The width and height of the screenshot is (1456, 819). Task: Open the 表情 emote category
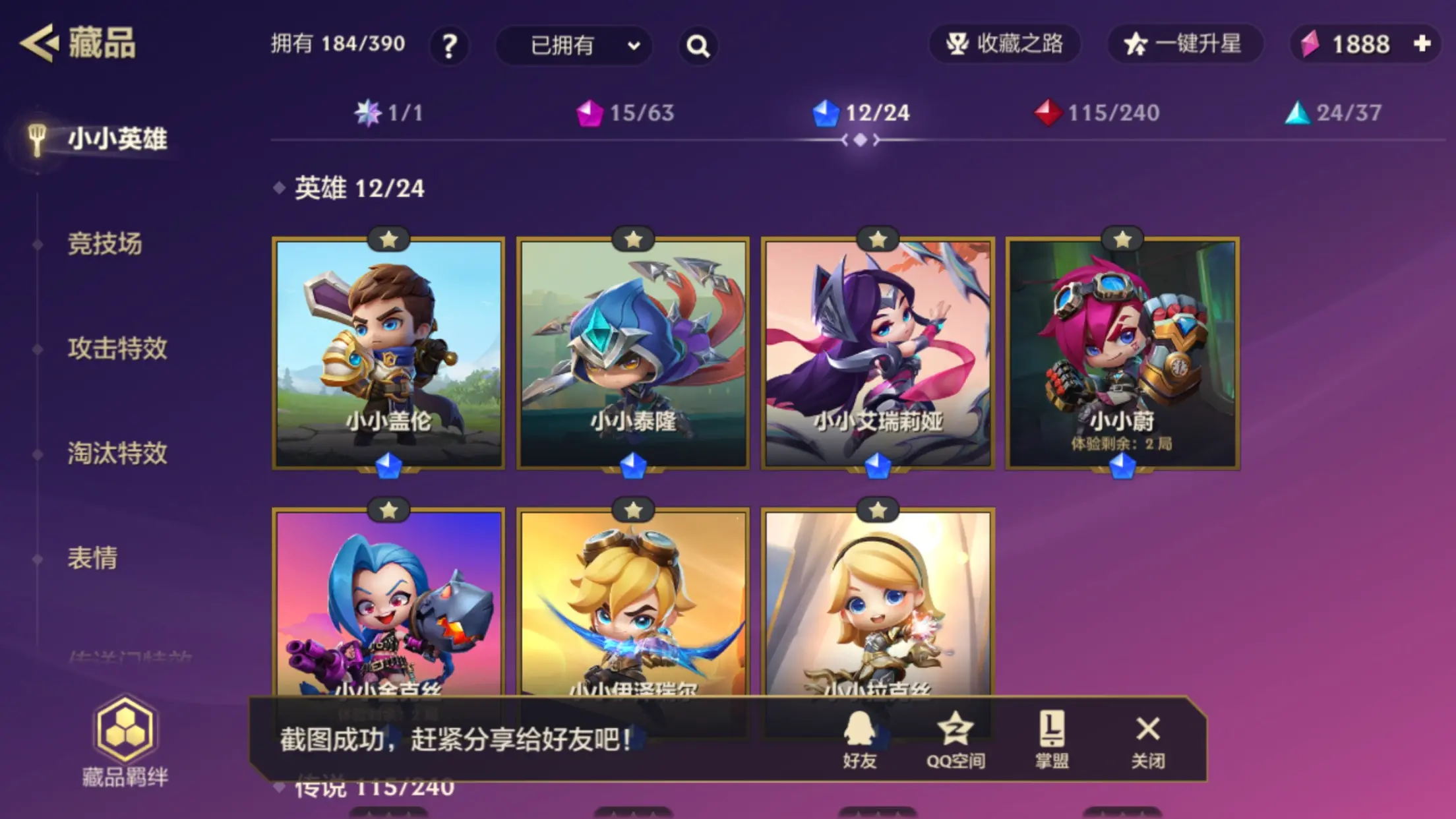(x=92, y=558)
